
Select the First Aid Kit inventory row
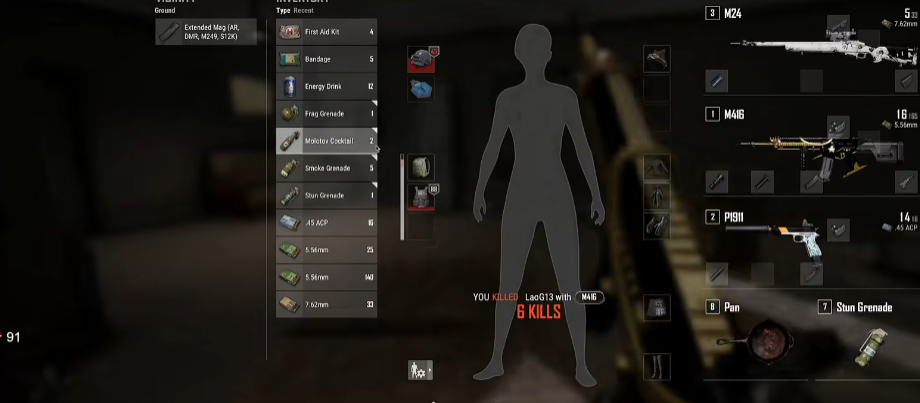(x=326, y=32)
